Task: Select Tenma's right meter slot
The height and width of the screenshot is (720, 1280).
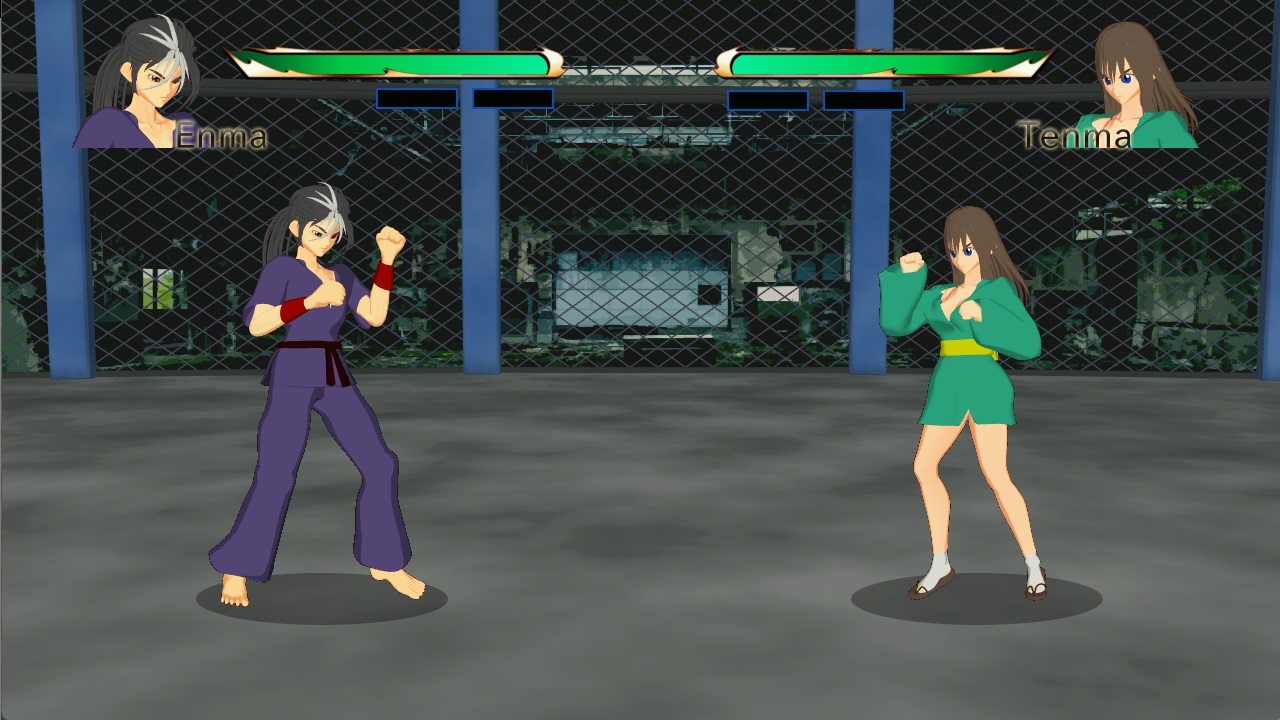Action: point(863,99)
